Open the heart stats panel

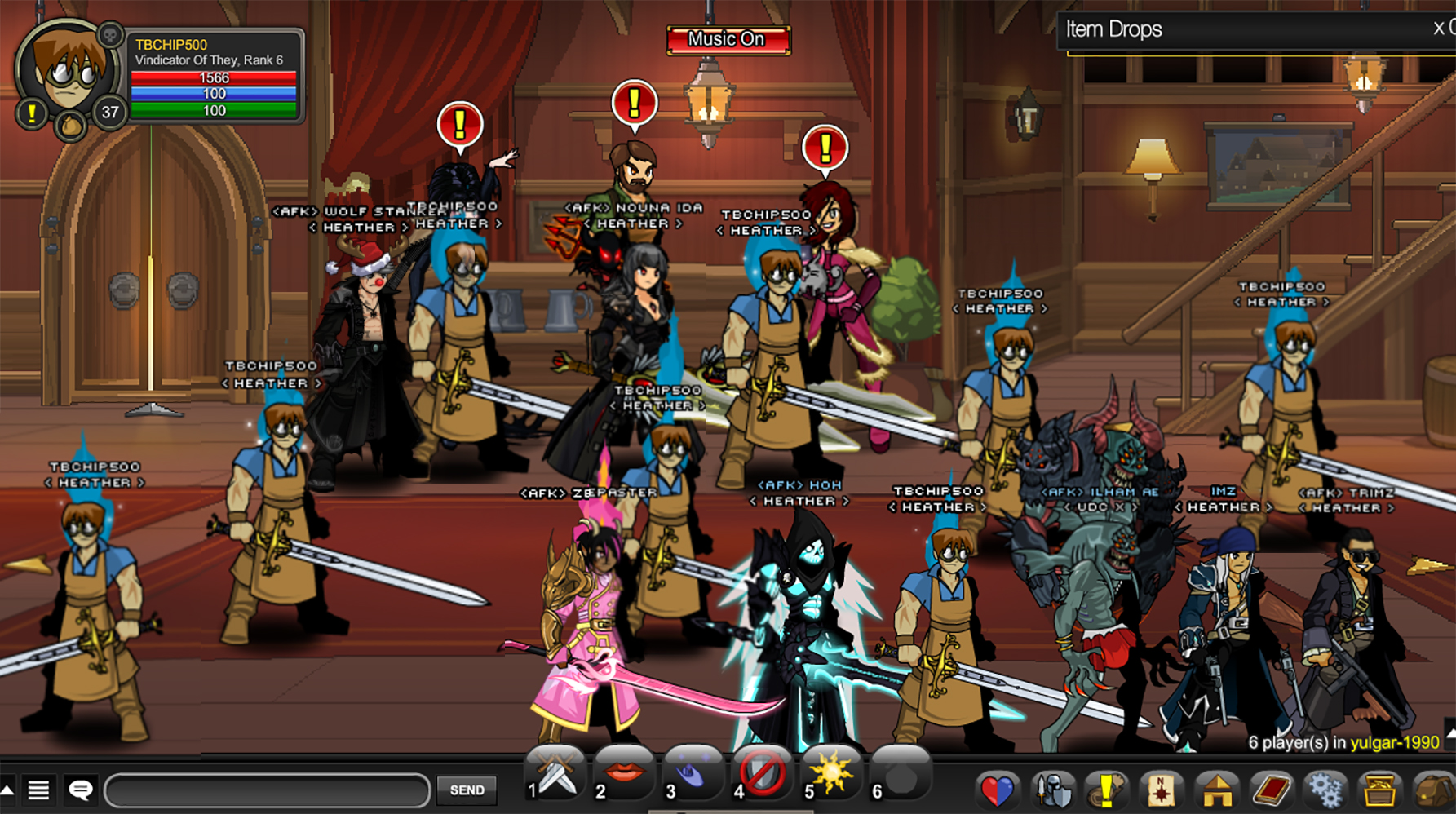998,790
